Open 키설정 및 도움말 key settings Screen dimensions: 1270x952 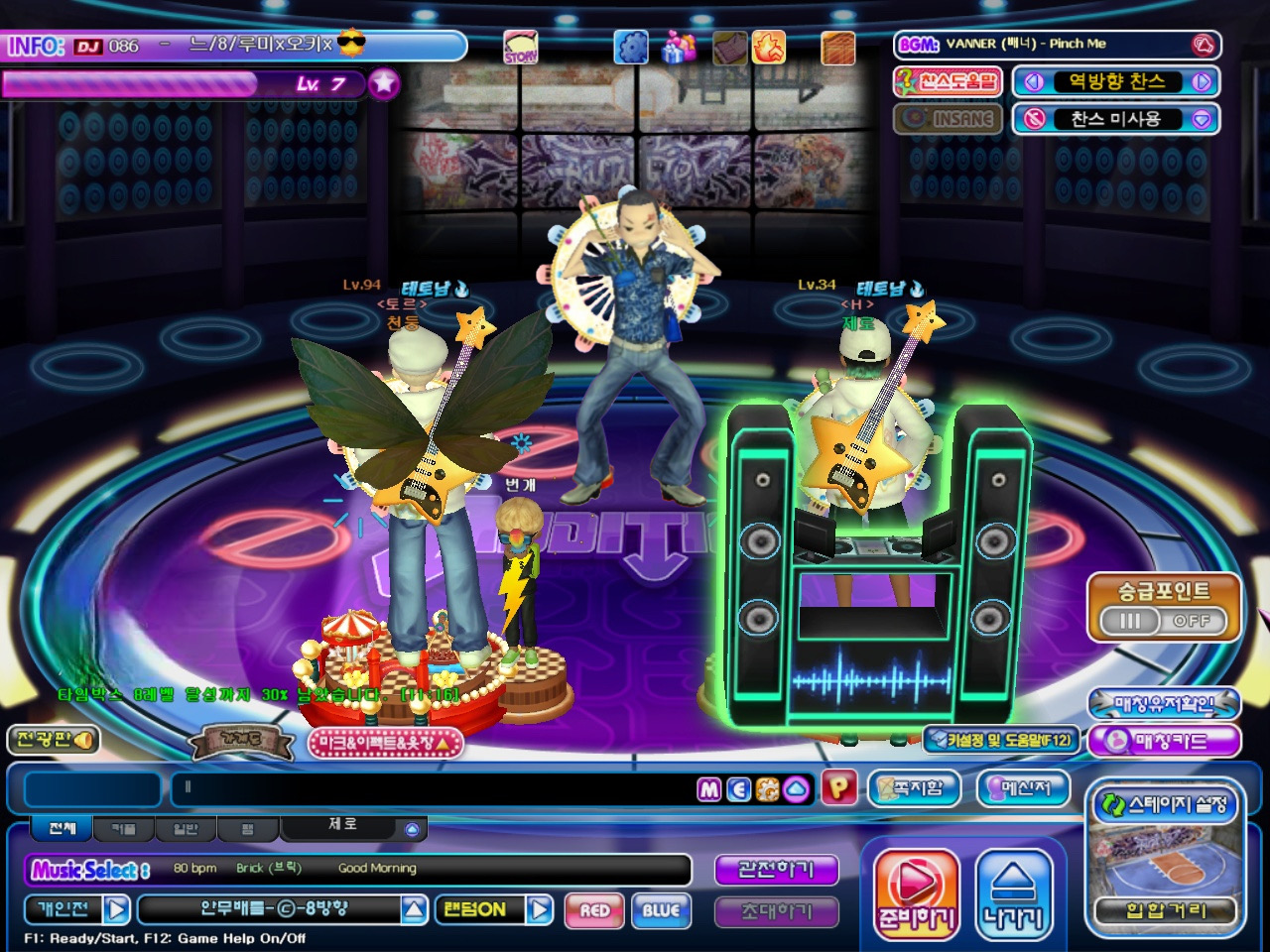[1002, 740]
